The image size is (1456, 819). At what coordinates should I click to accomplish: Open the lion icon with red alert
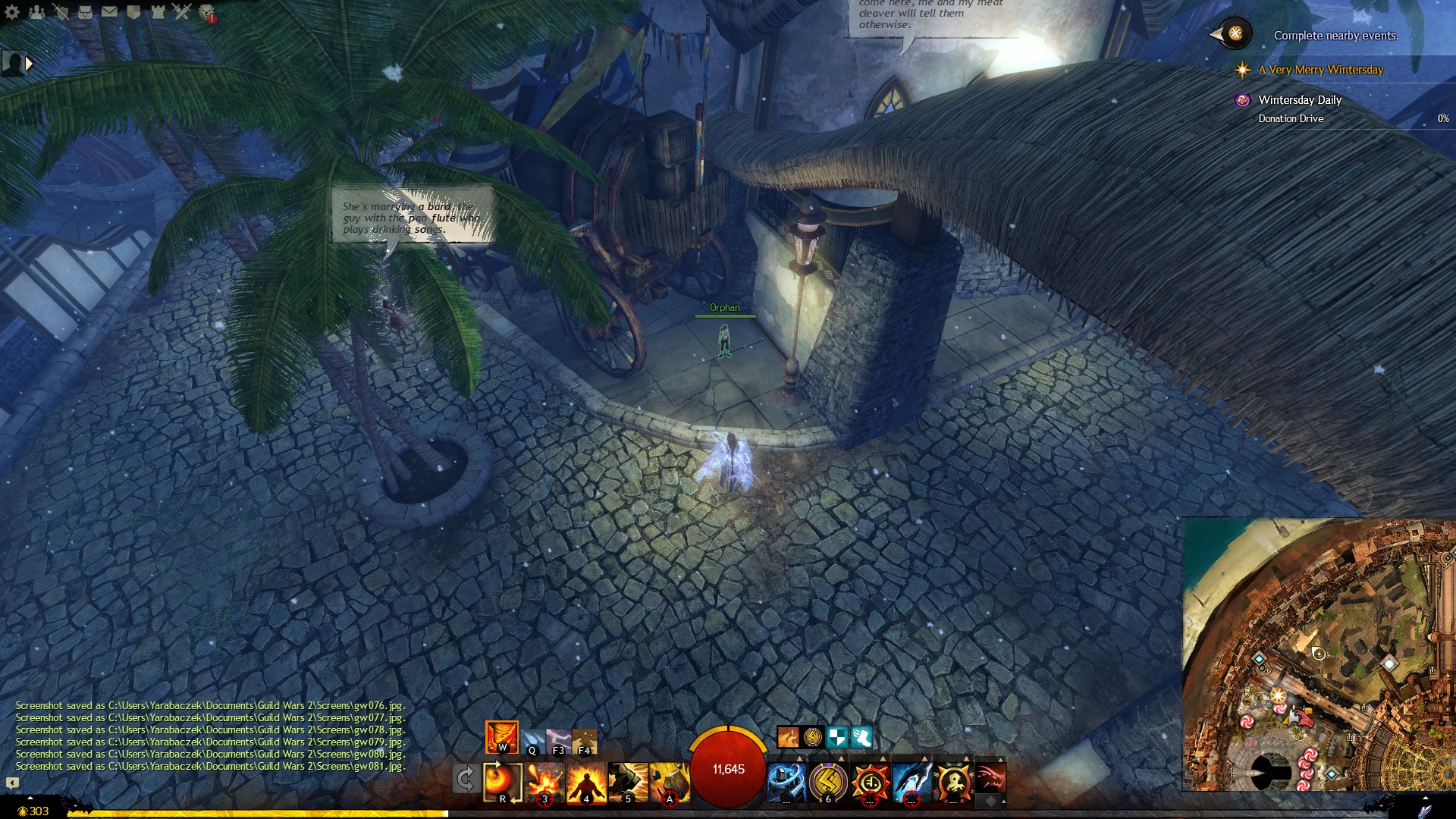[x=206, y=12]
